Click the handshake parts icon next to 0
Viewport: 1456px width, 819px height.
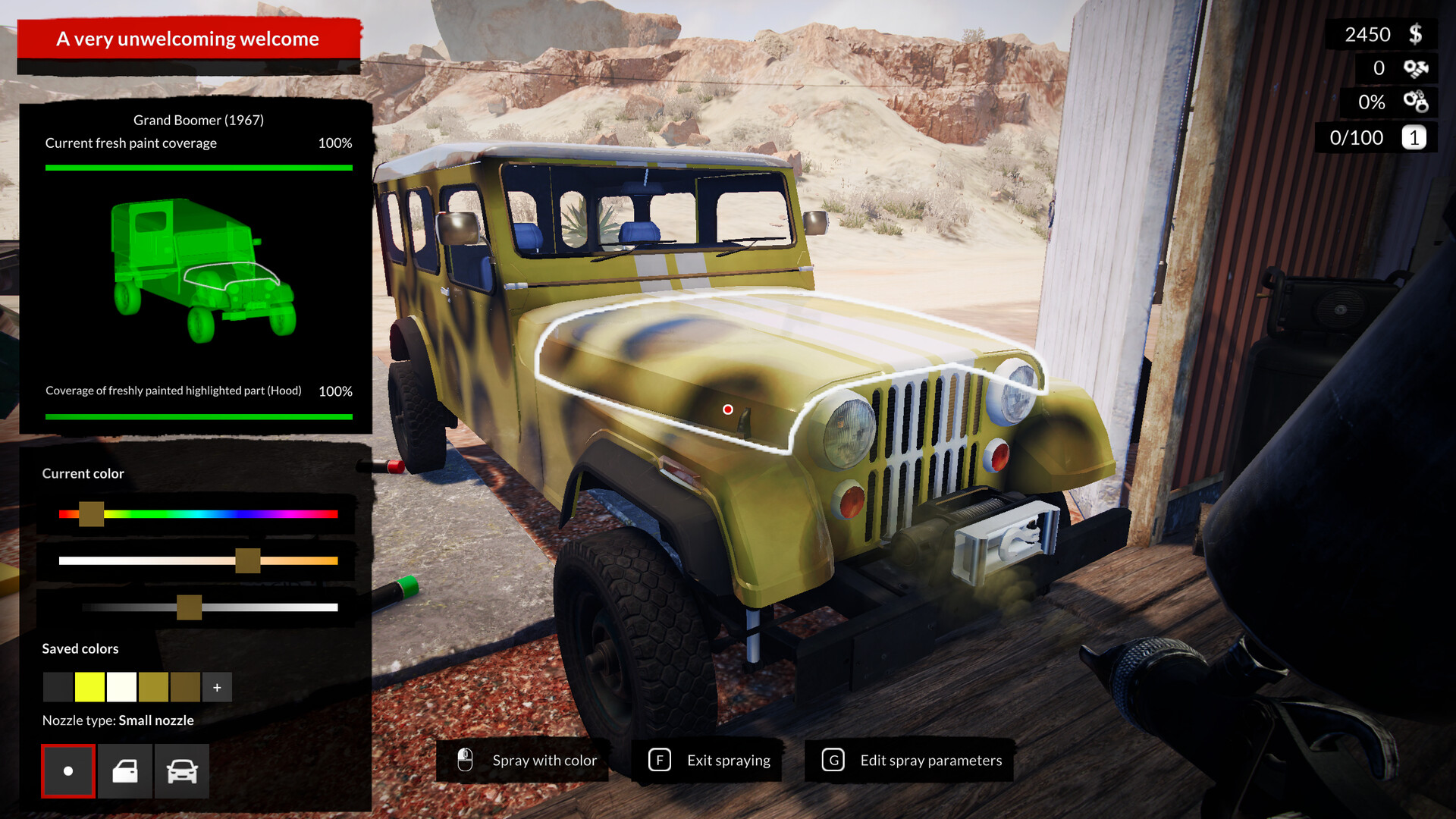click(x=1415, y=68)
